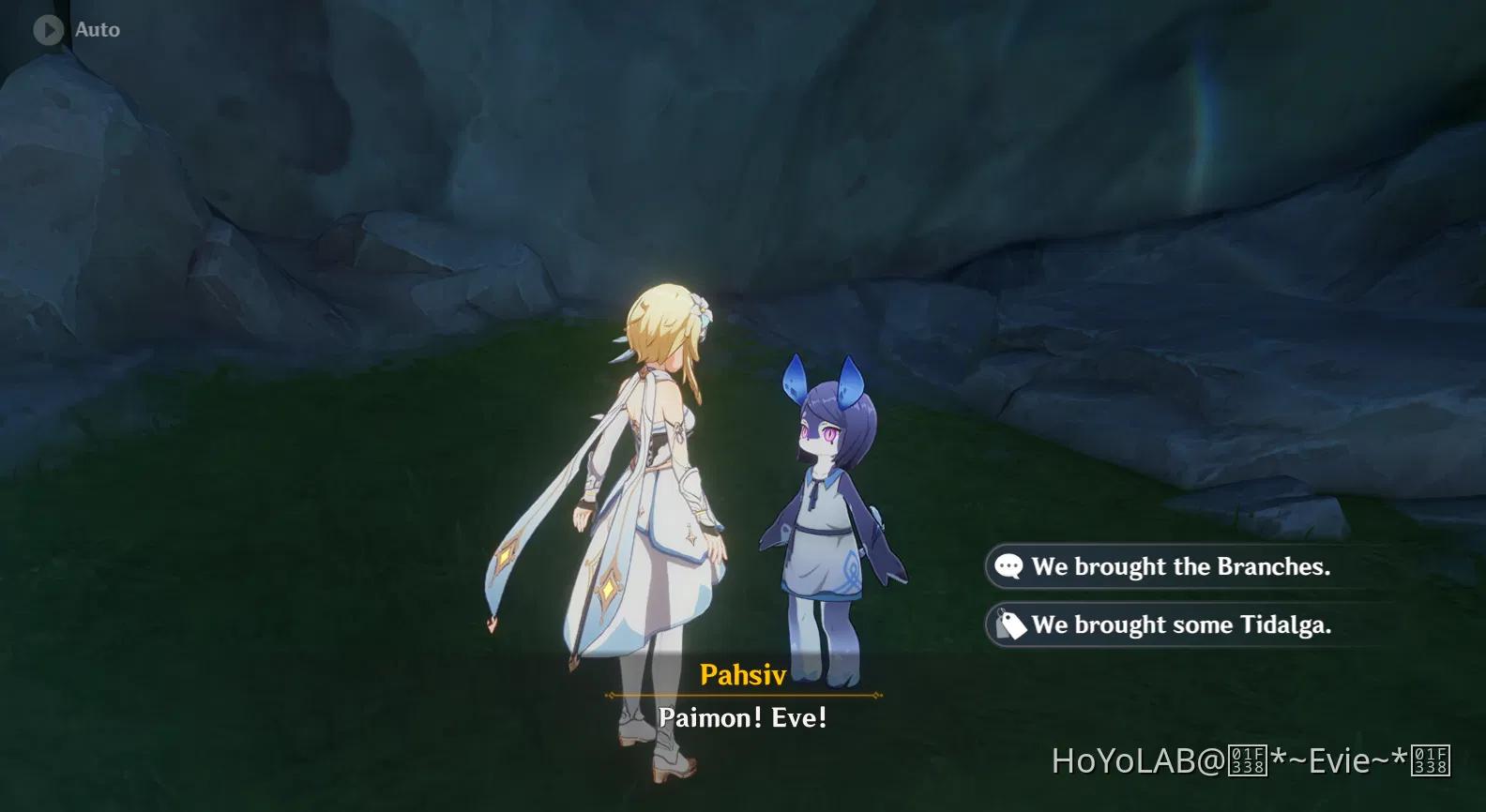Select 'We brought the Branches.' response
The height and width of the screenshot is (812, 1486).
coord(1180,566)
